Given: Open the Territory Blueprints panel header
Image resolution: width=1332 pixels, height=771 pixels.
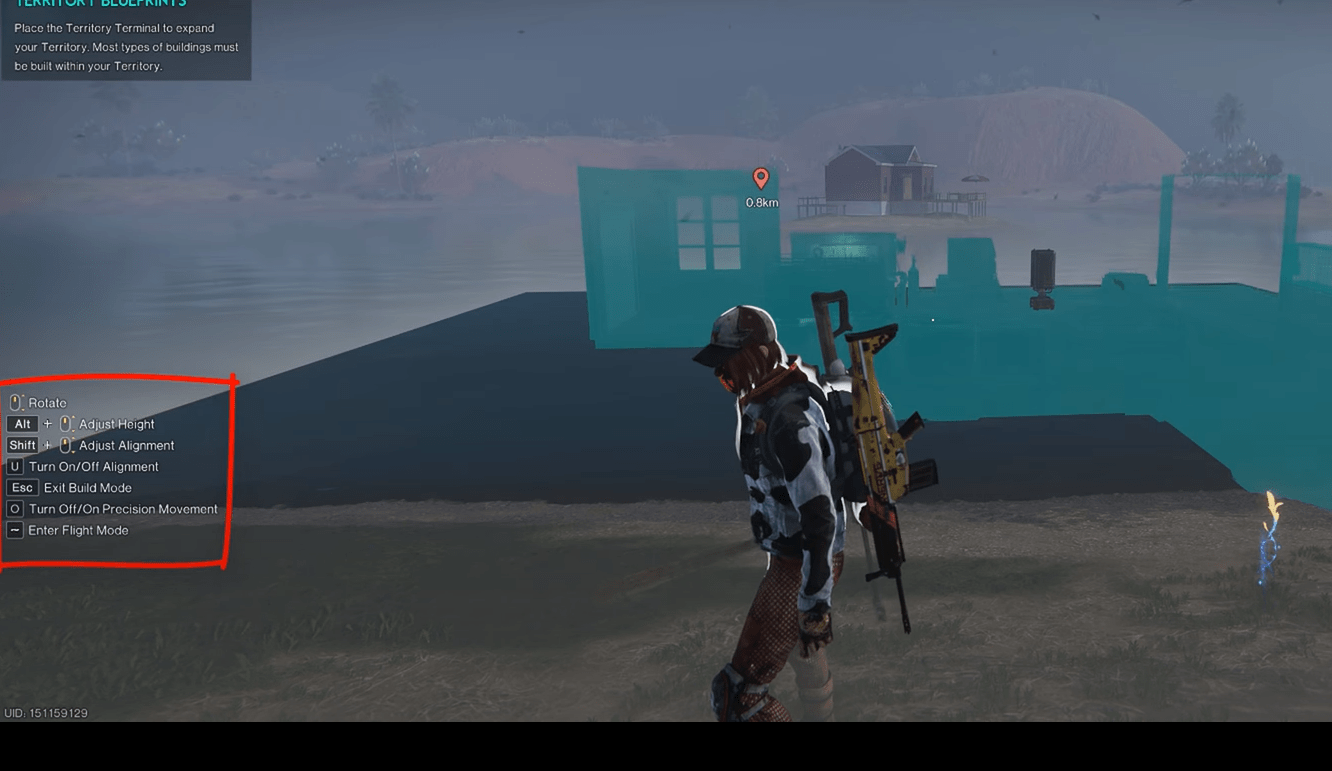Looking at the screenshot, I should tap(100, 4).
